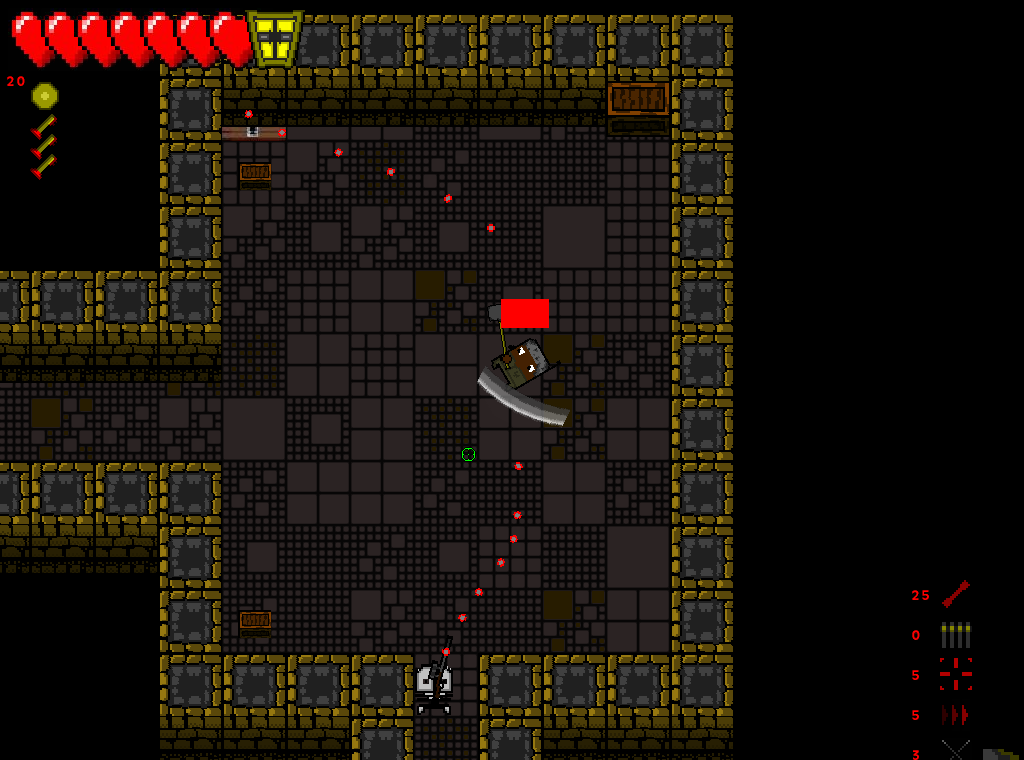The image size is (1024, 760).
Task: Select the grey crossed-lines ammo icon
Action: pos(955,750)
